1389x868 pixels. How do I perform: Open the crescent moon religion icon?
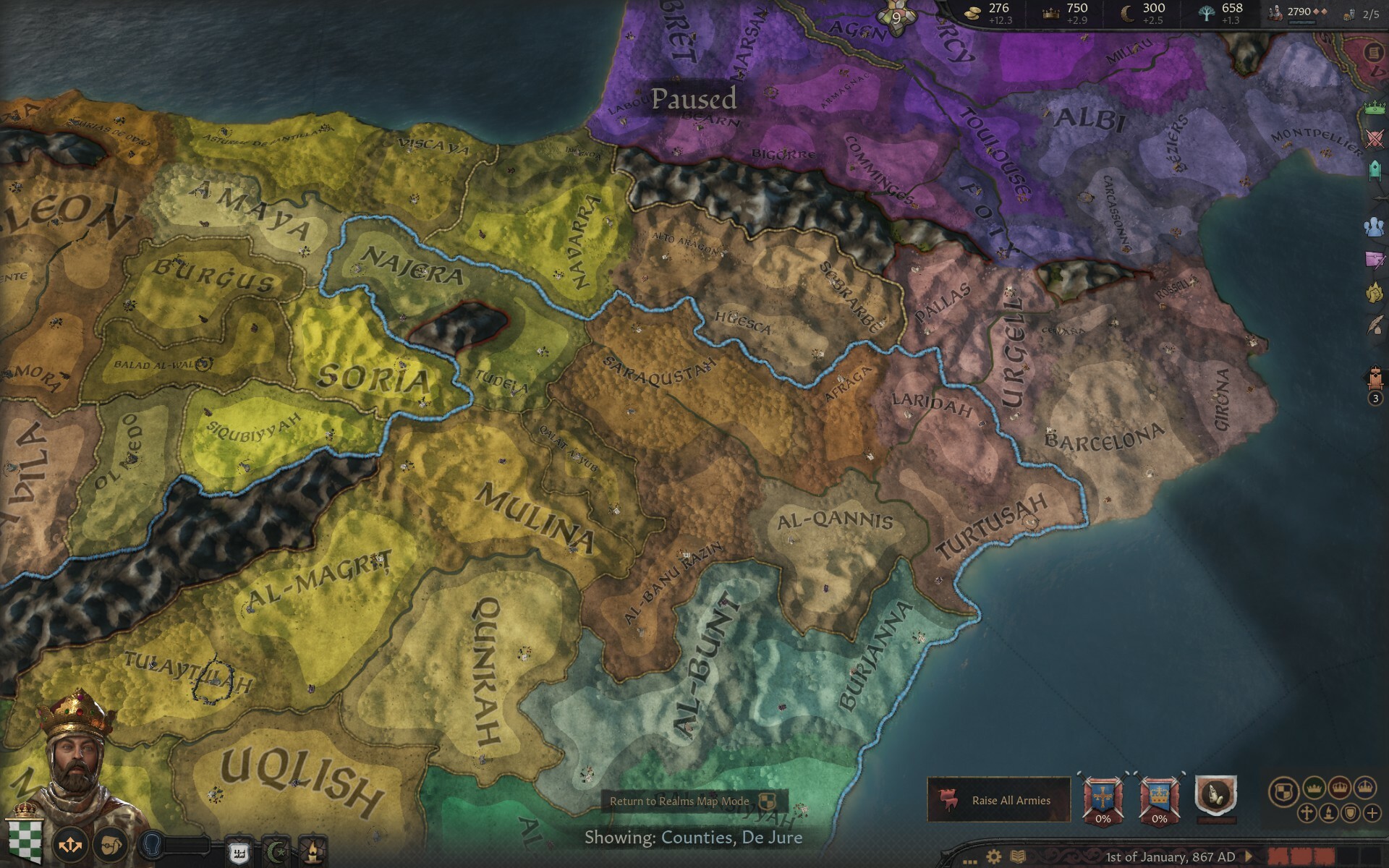[x=275, y=851]
